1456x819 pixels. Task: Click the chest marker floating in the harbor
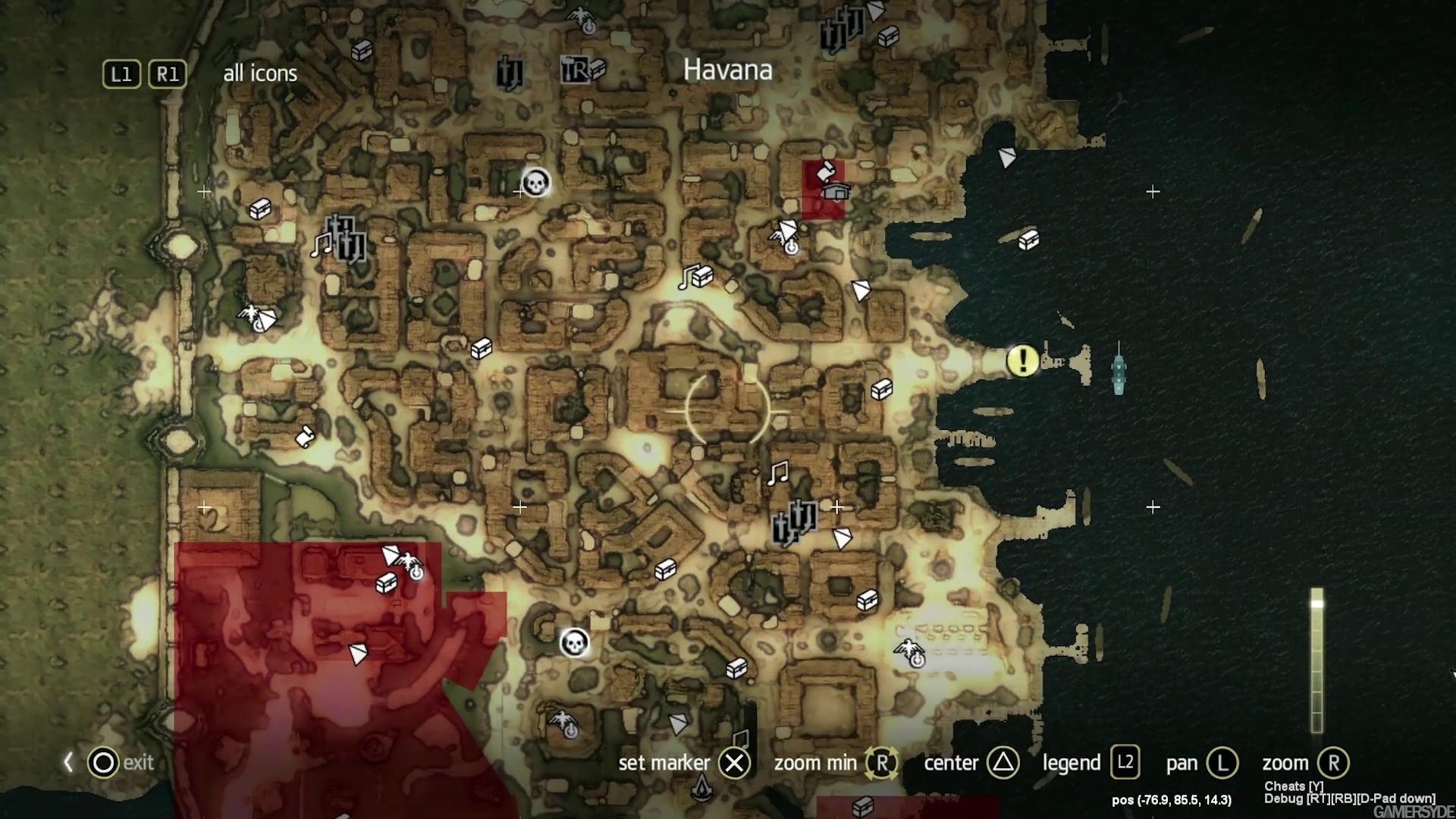pyautogui.click(x=1028, y=240)
